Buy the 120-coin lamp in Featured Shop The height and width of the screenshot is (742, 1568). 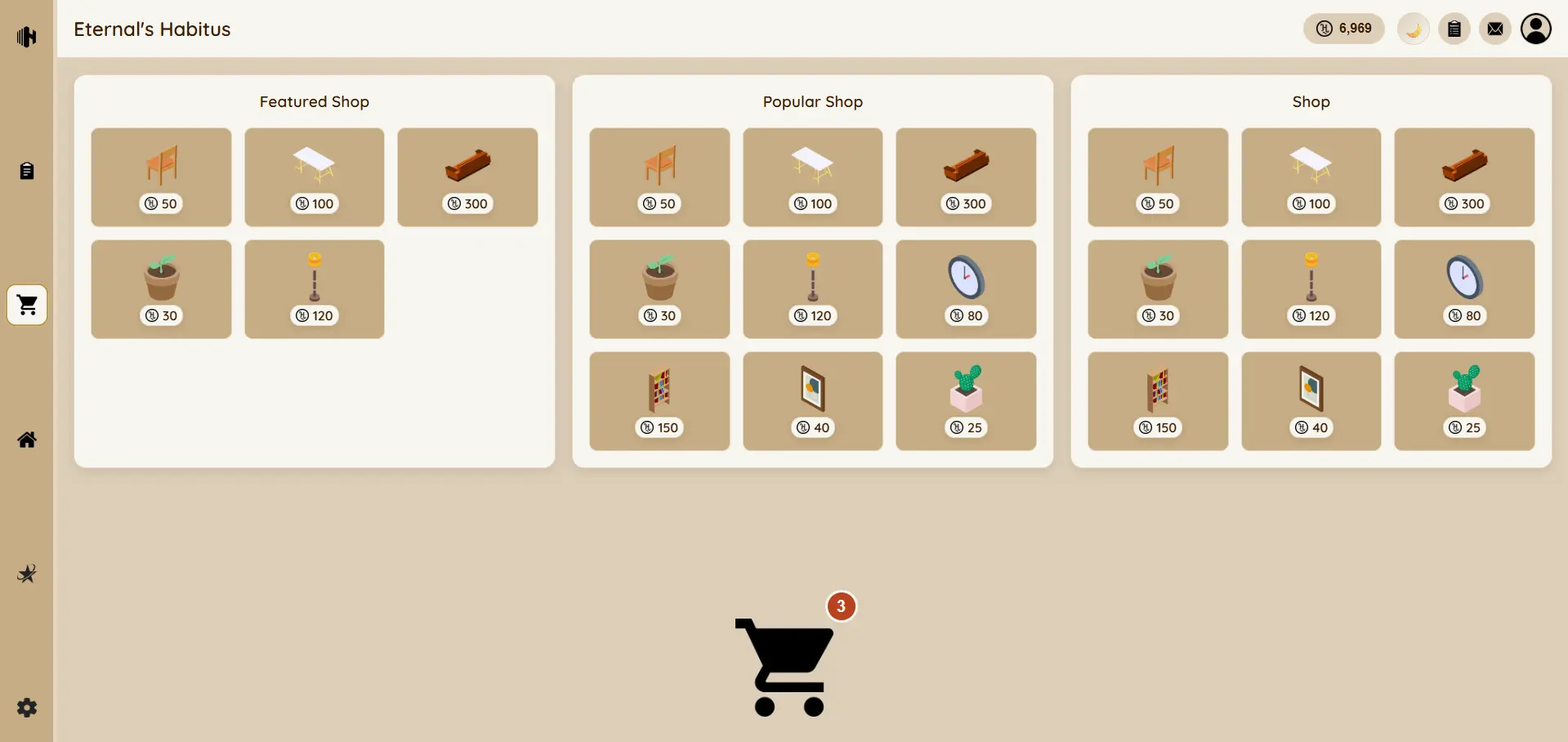click(314, 289)
